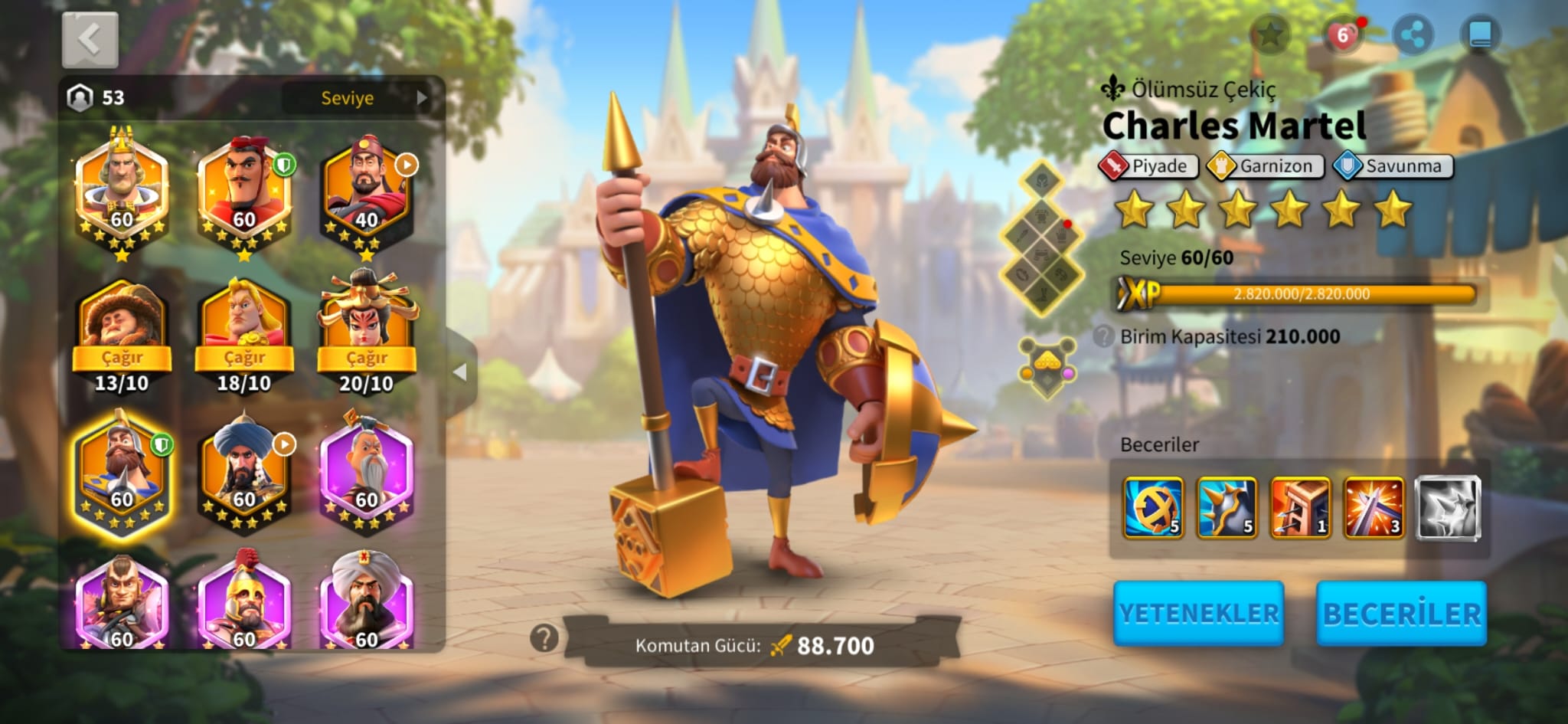Open the share icon
This screenshot has width=1568, height=724.
pos(1413,34)
